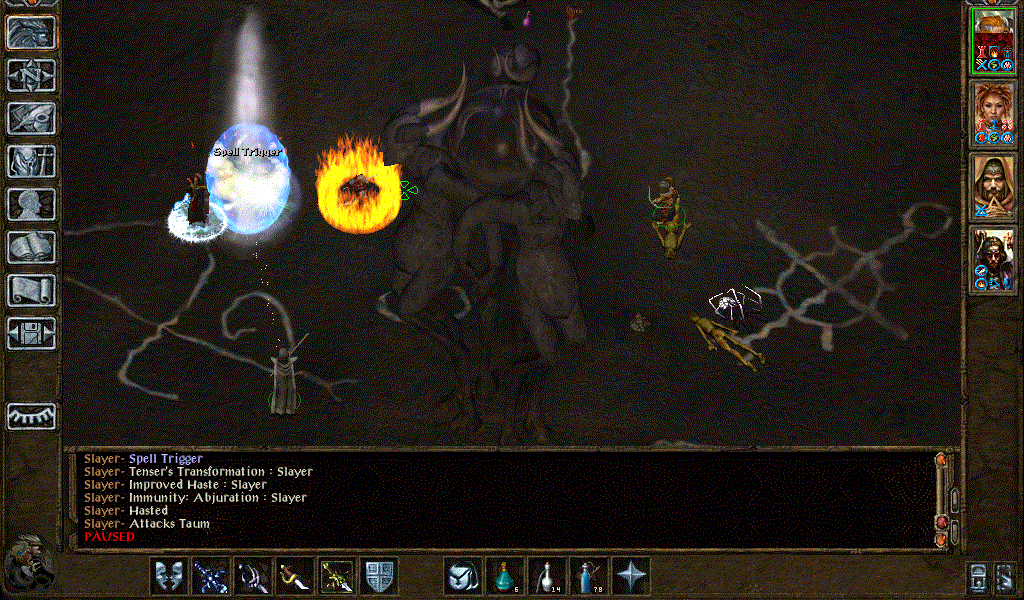The height and width of the screenshot is (600, 1024).
Task: Select the red-haired top party portrait
Action: pyautogui.click(x=994, y=40)
